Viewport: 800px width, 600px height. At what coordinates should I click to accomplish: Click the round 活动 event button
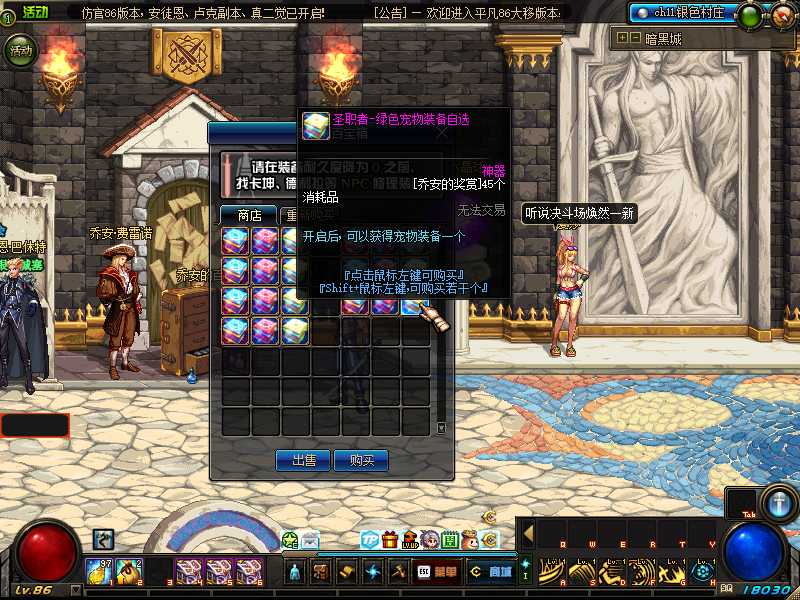tap(20, 49)
